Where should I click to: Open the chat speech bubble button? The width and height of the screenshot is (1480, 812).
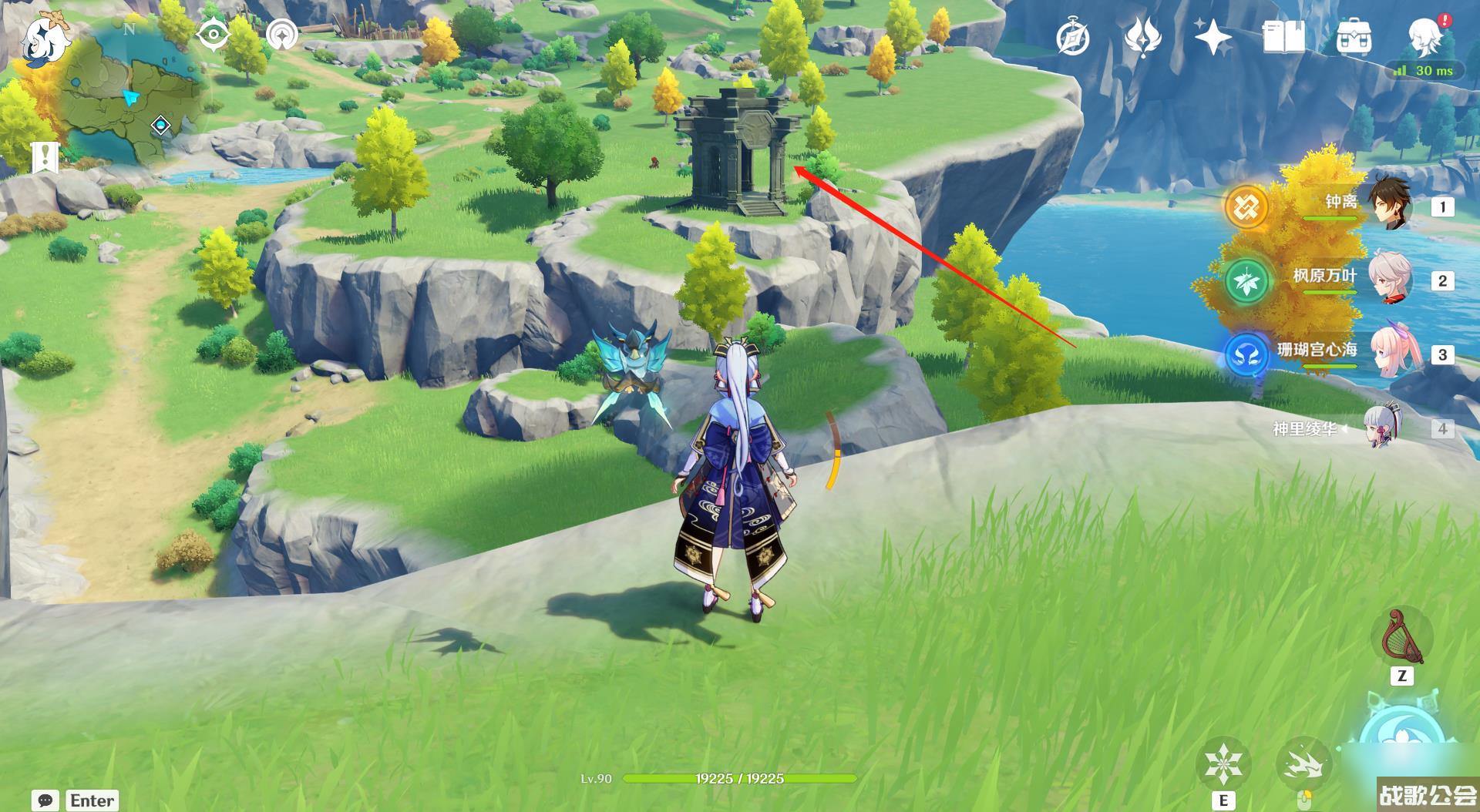[45, 800]
